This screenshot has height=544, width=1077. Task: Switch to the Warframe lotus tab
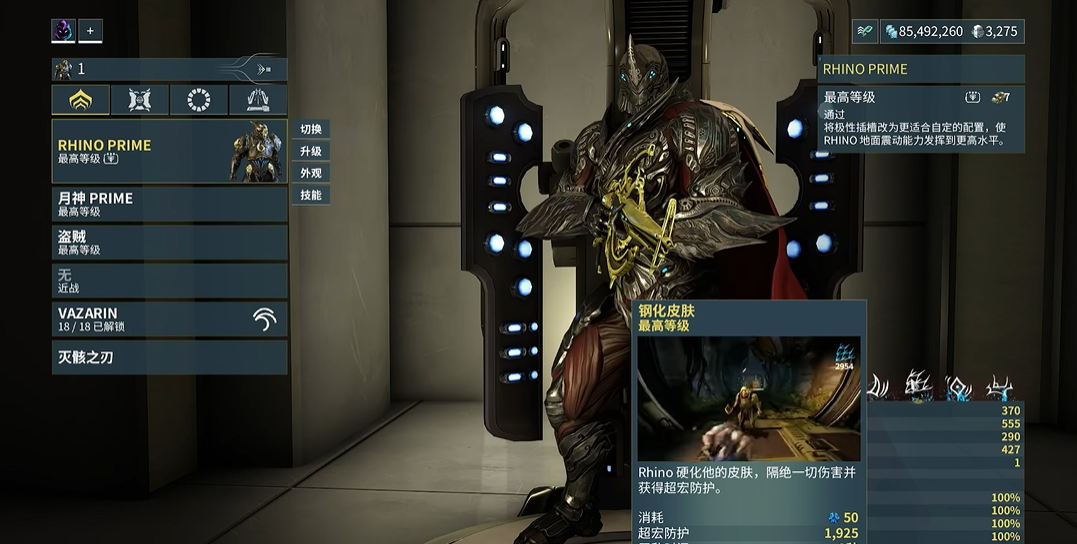click(x=81, y=100)
